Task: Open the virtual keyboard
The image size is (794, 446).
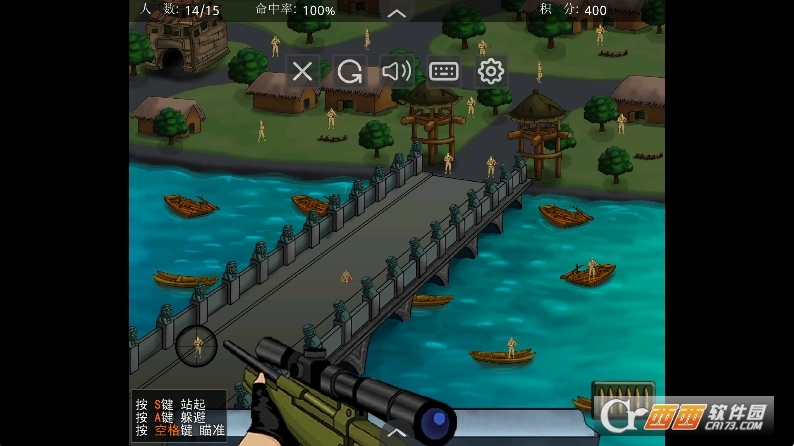Action: [443, 71]
